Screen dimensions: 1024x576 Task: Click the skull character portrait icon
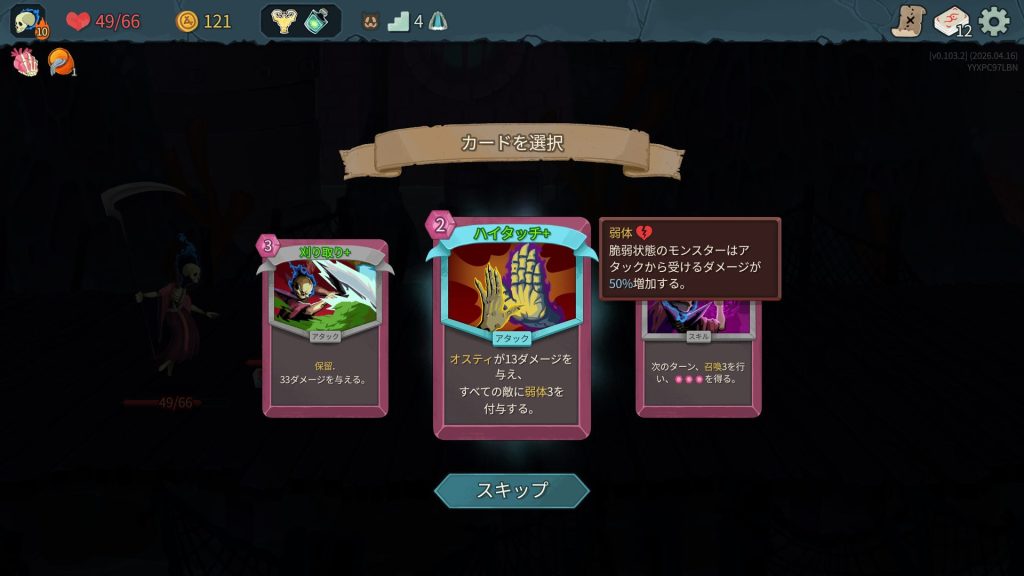click(x=28, y=21)
